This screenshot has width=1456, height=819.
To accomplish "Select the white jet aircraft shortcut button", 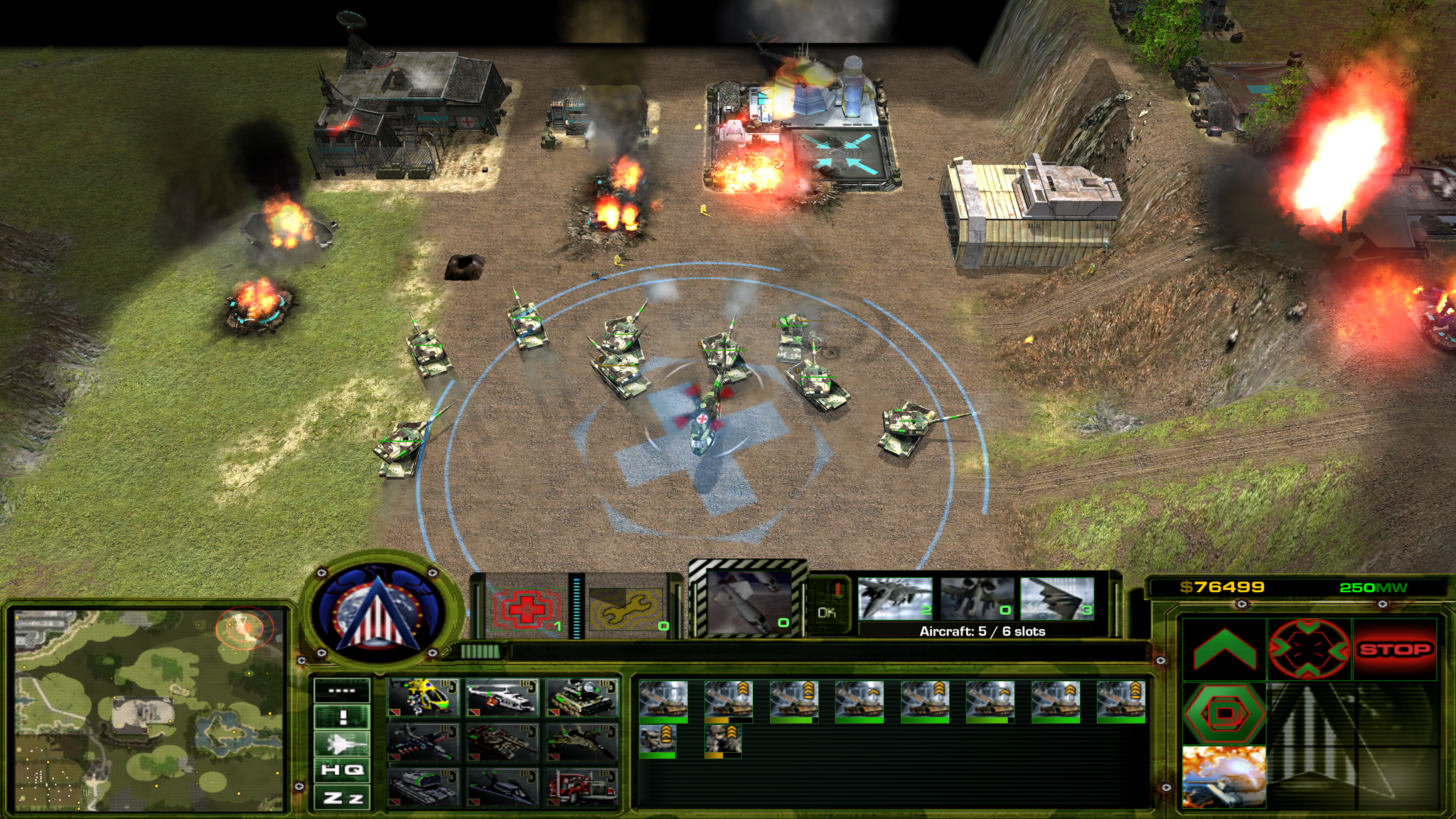I will 342,744.
